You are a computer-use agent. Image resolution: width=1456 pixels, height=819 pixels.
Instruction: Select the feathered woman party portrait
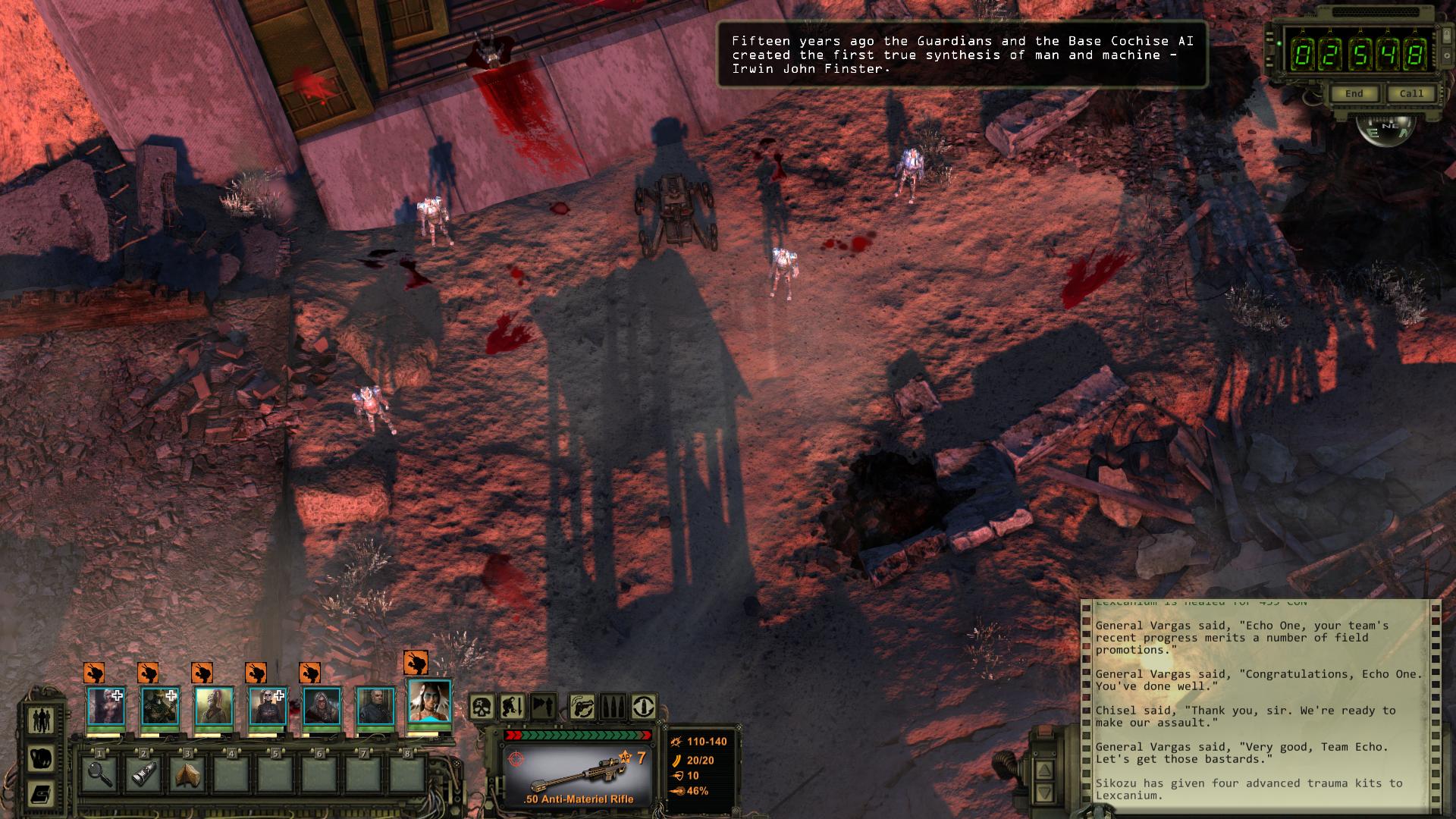(430, 701)
